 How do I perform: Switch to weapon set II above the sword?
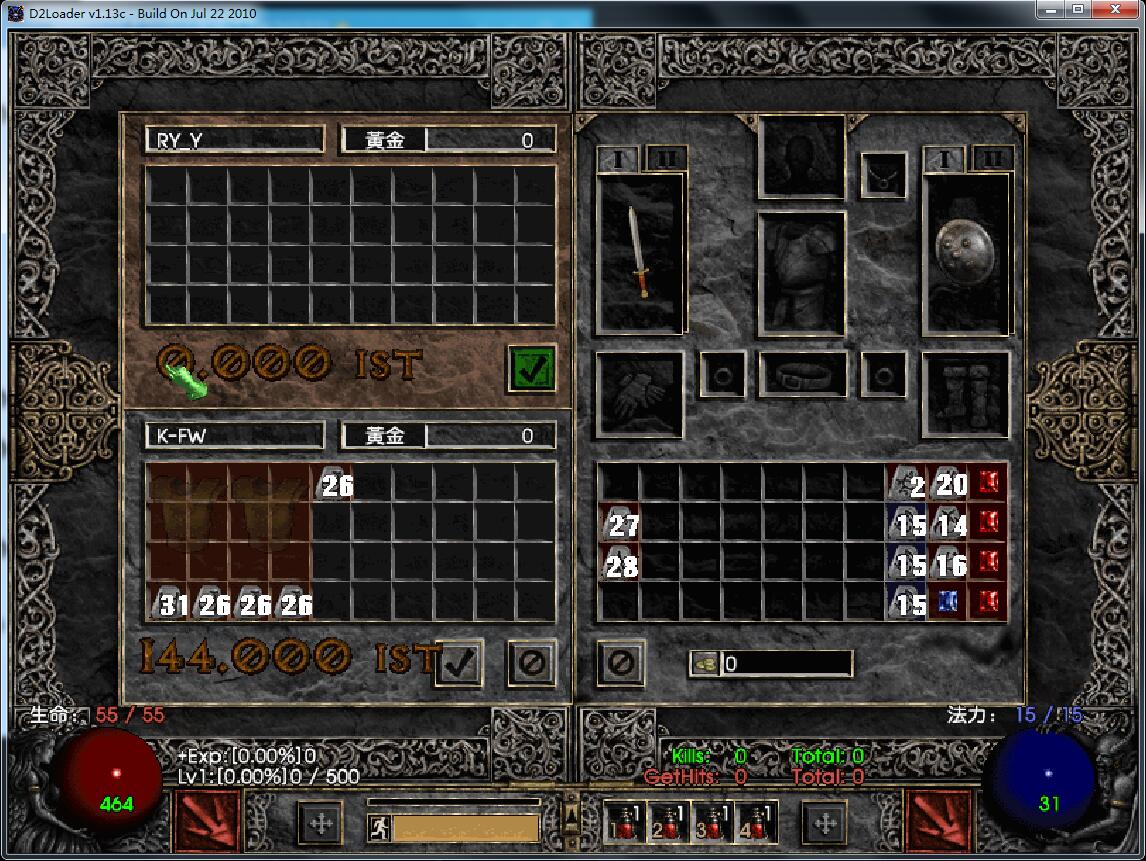pos(666,158)
